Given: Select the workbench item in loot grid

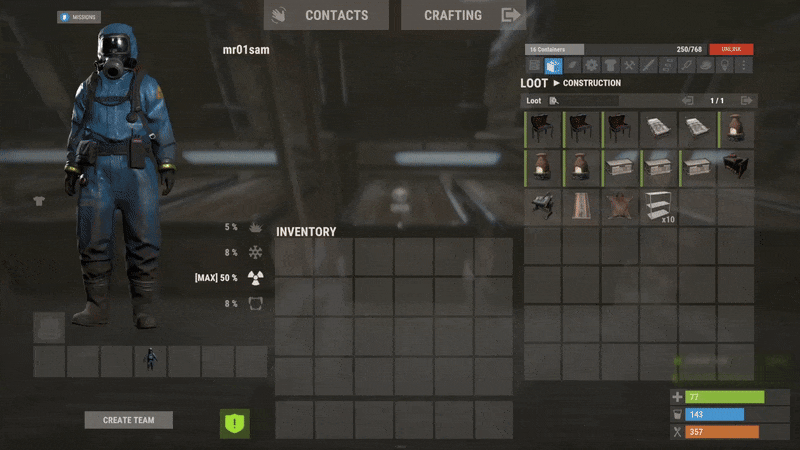Looking at the screenshot, I should (x=542, y=206).
